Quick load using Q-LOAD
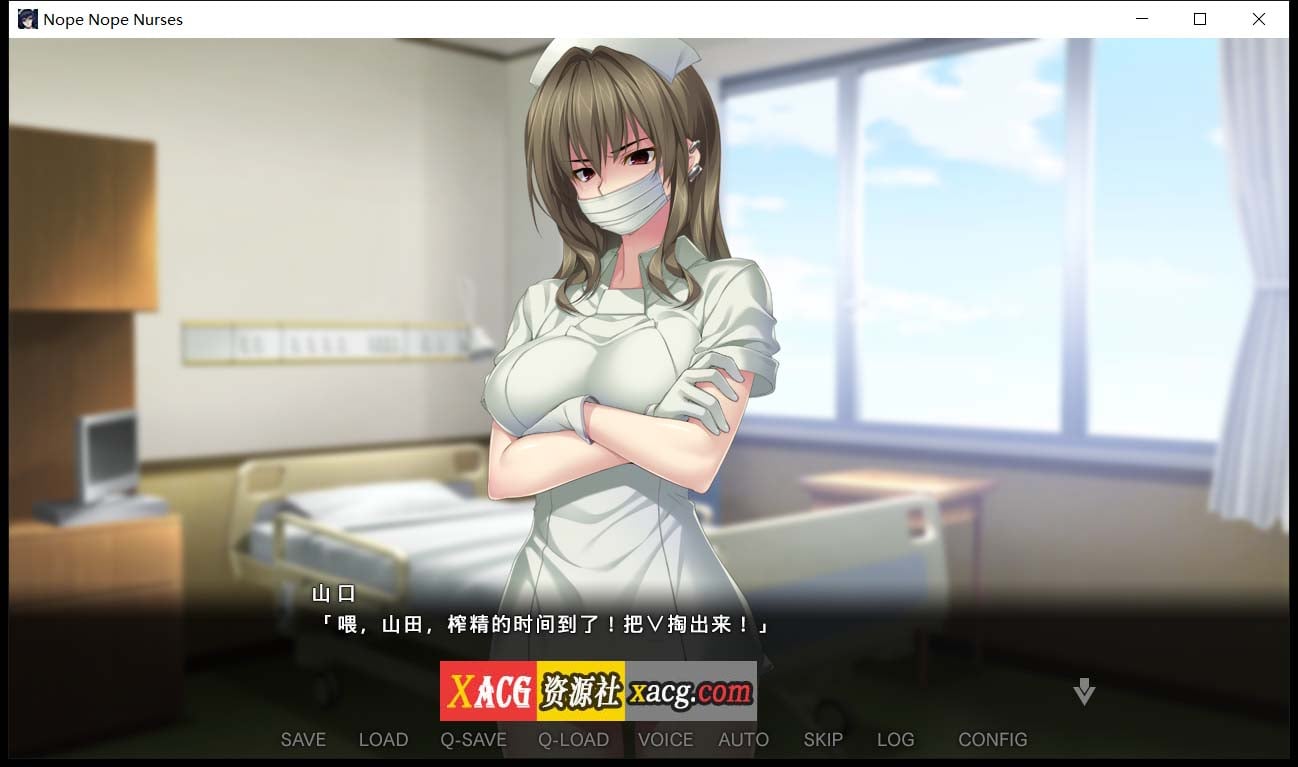 tap(572, 740)
